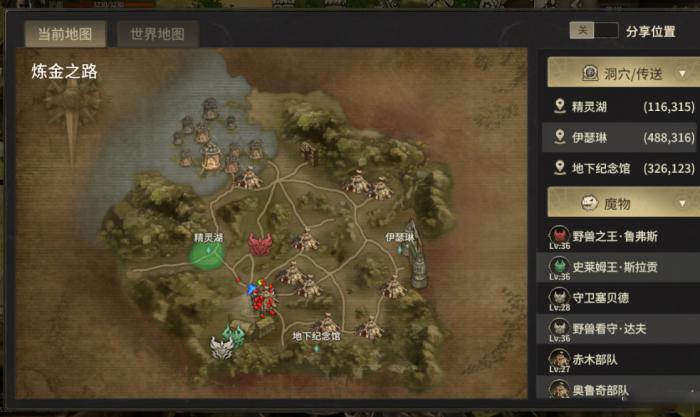Viewport: 700px width, 417px height.
Task: Pick 史莱姆王·斯拉贡 from monster list
Action: tap(620, 267)
